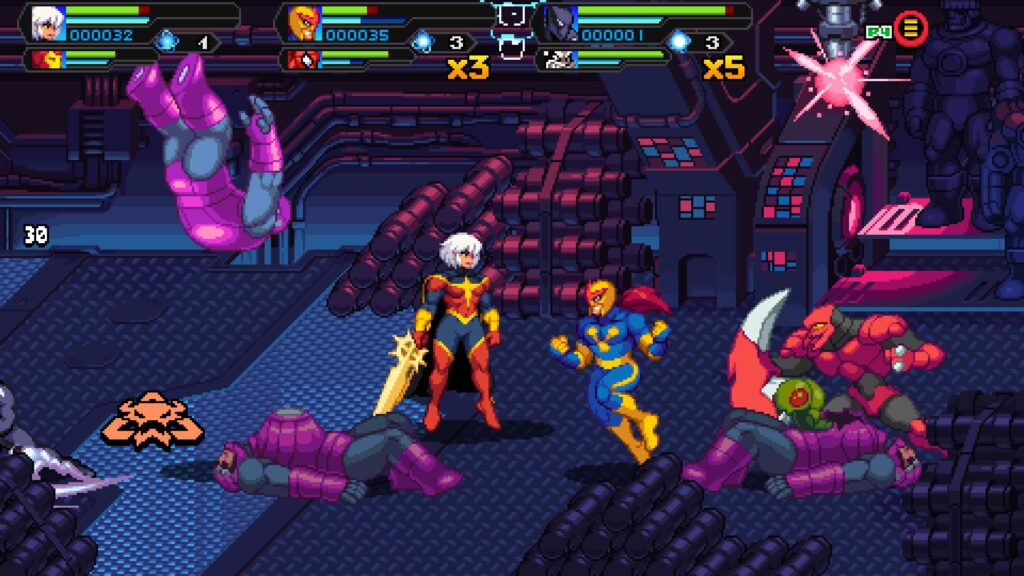Select the Rocket Raccoon partner portrait
This screenshot has height=576, width=1024.
pos(556,59)
